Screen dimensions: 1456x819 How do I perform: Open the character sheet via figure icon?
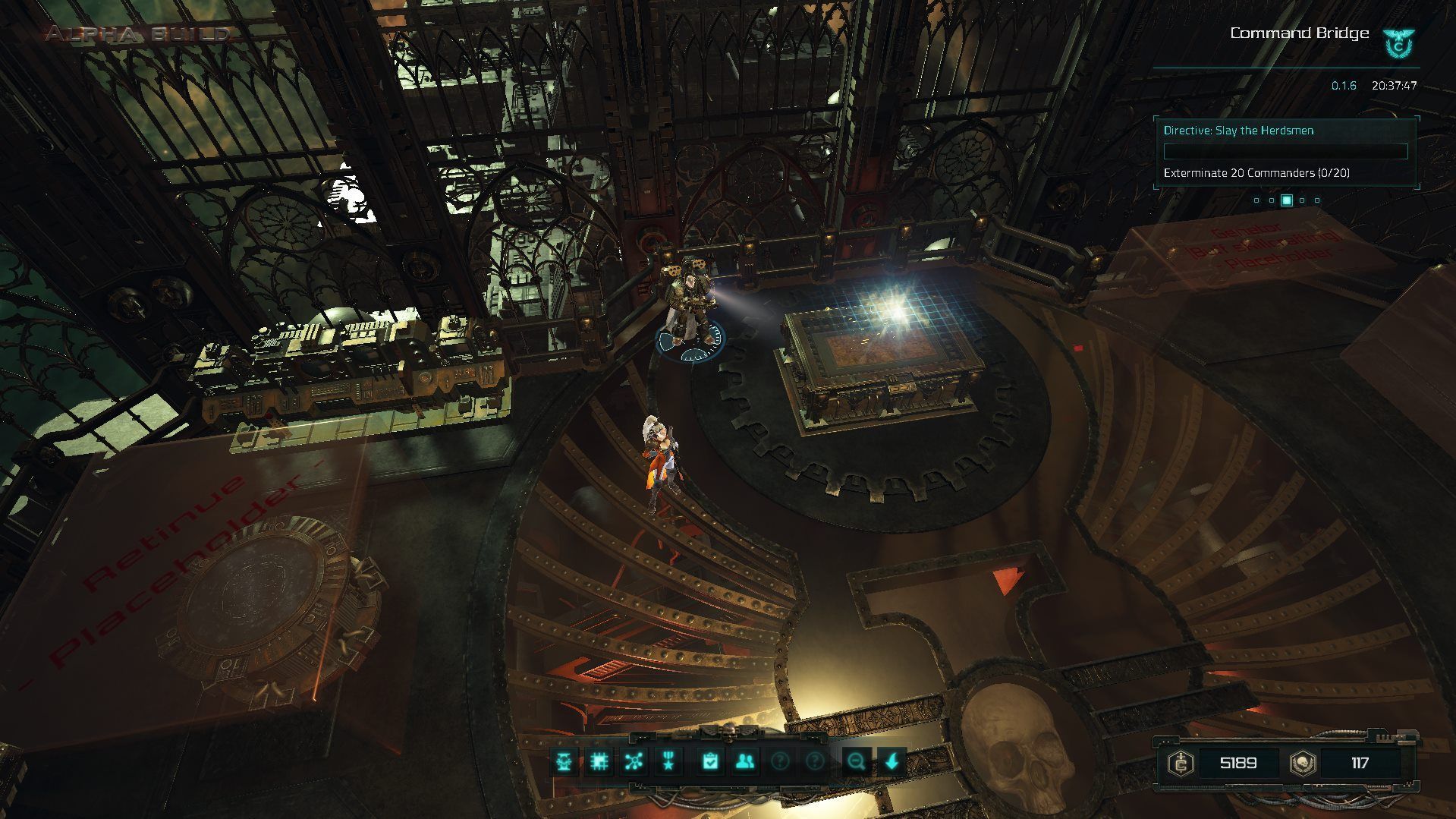[x=563, y=761]
